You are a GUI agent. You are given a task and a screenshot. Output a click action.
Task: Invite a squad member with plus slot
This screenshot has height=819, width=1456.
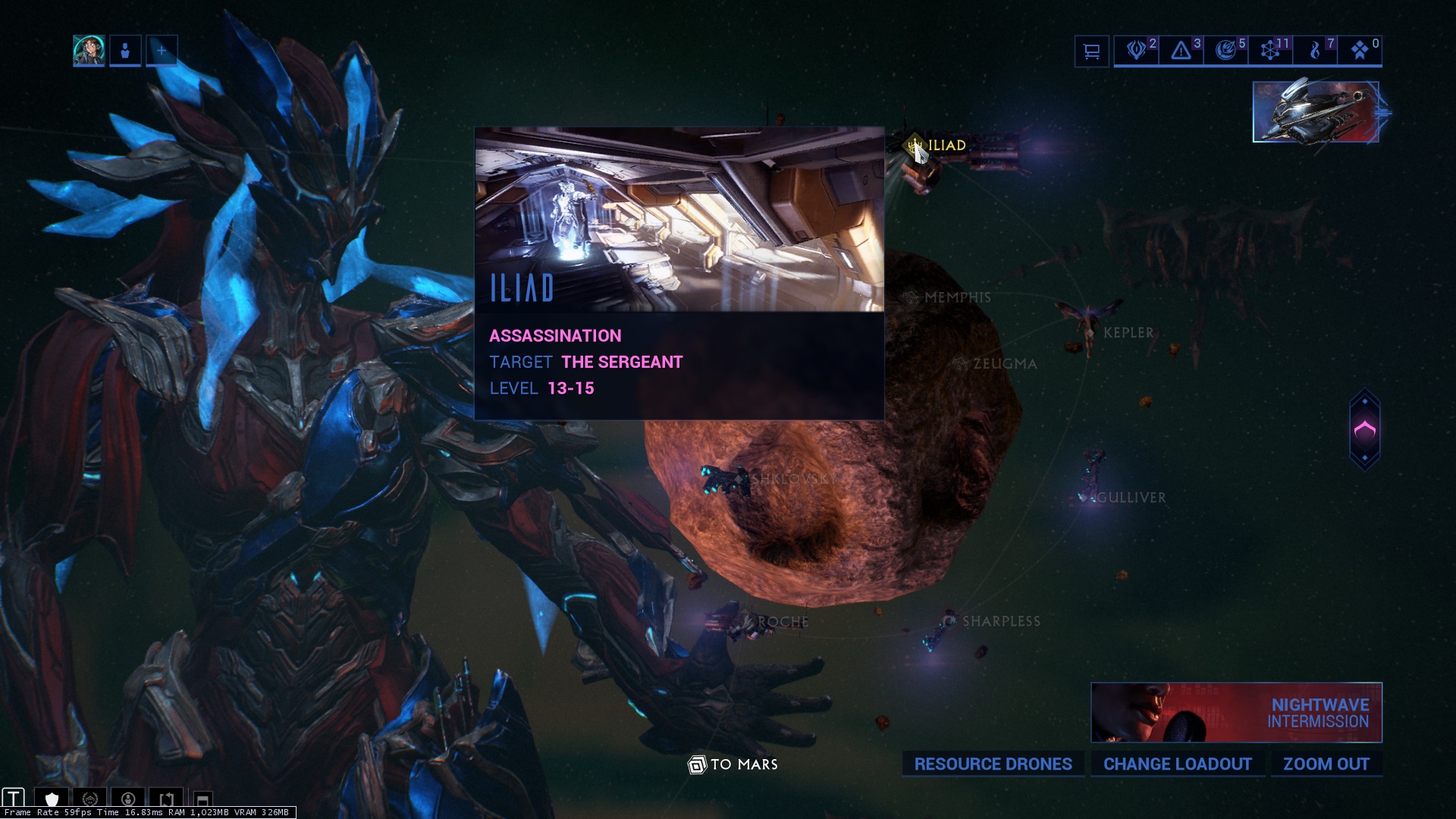(162, 51)
